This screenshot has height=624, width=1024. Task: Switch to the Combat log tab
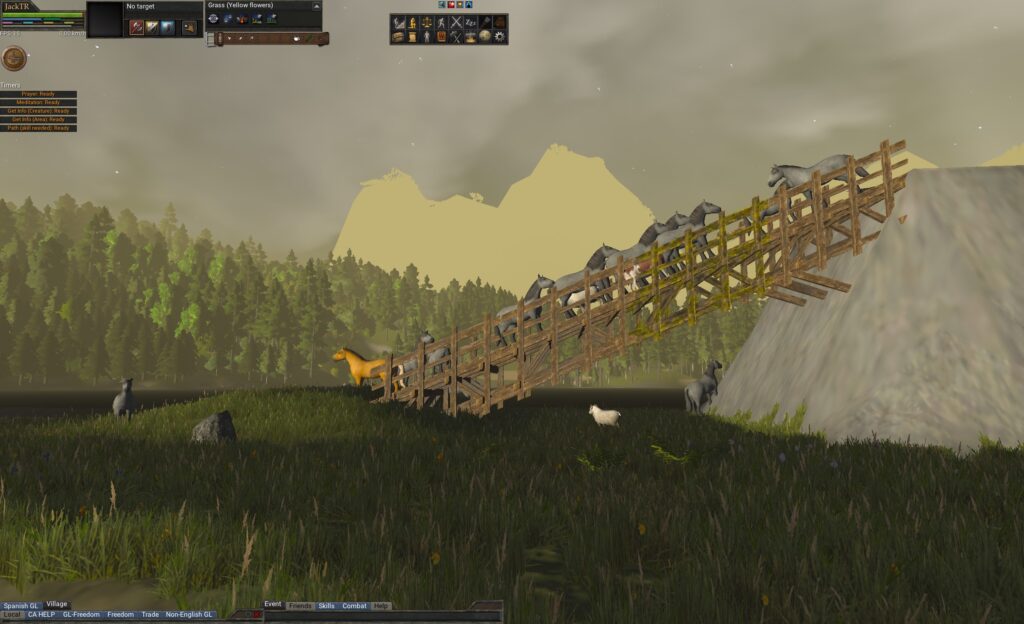354,606
